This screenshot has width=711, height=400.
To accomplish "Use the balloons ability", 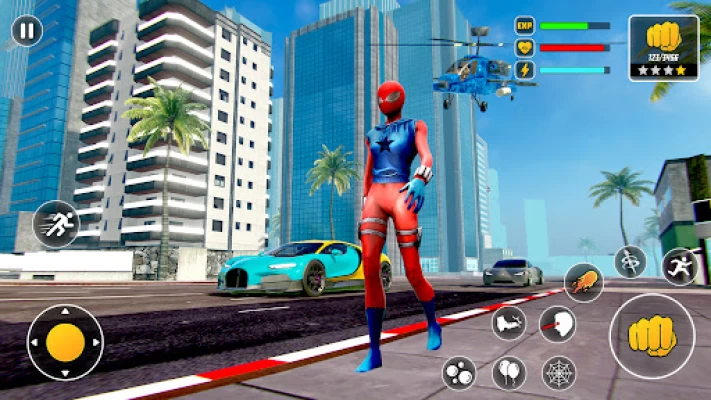I will pos(509,373).
